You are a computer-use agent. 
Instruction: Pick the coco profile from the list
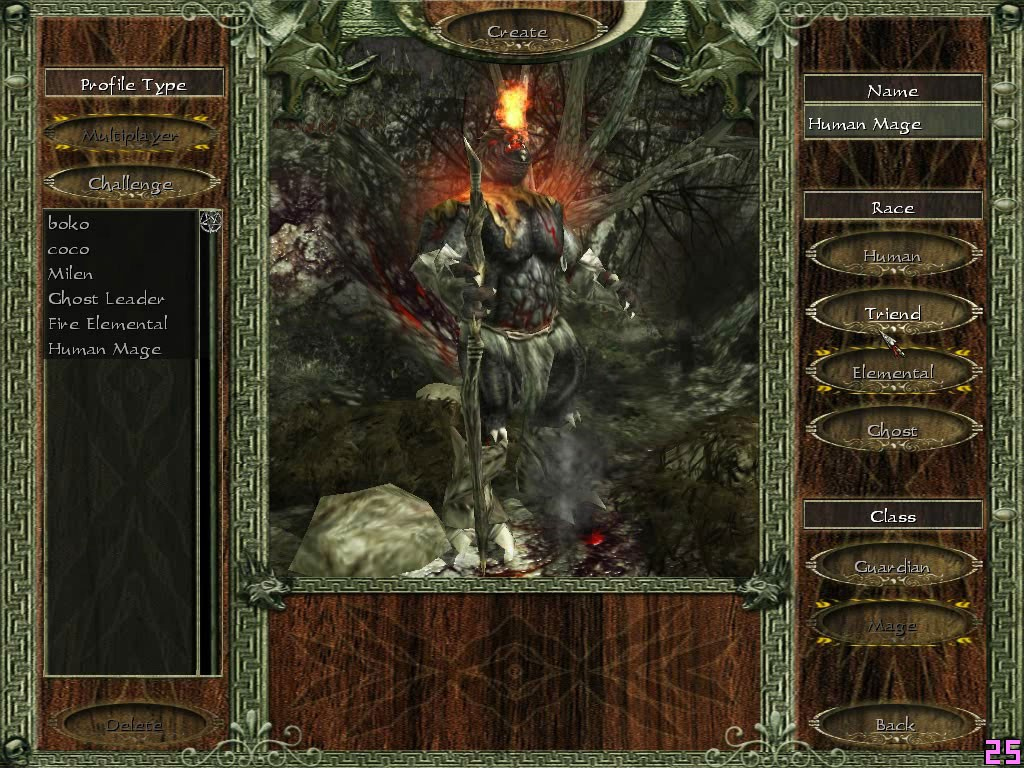tap(69, 249)
